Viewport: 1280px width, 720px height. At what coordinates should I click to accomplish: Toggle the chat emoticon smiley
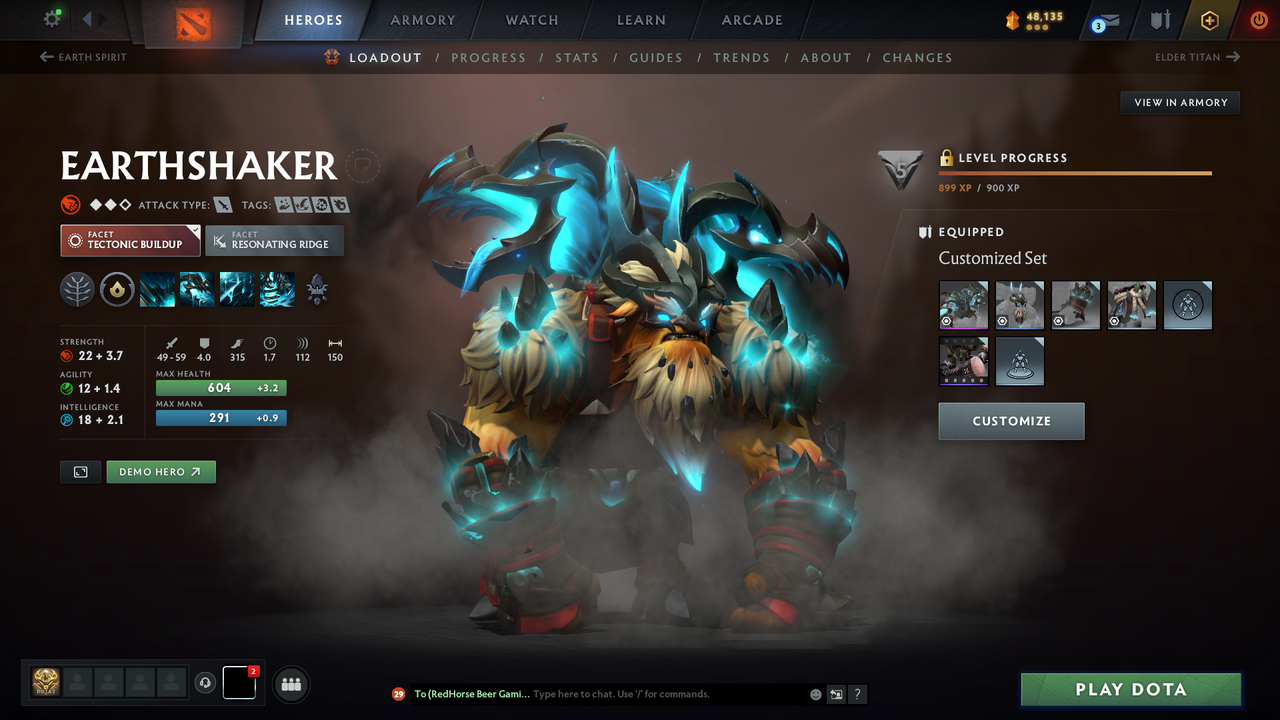click(x=813, y=693)
